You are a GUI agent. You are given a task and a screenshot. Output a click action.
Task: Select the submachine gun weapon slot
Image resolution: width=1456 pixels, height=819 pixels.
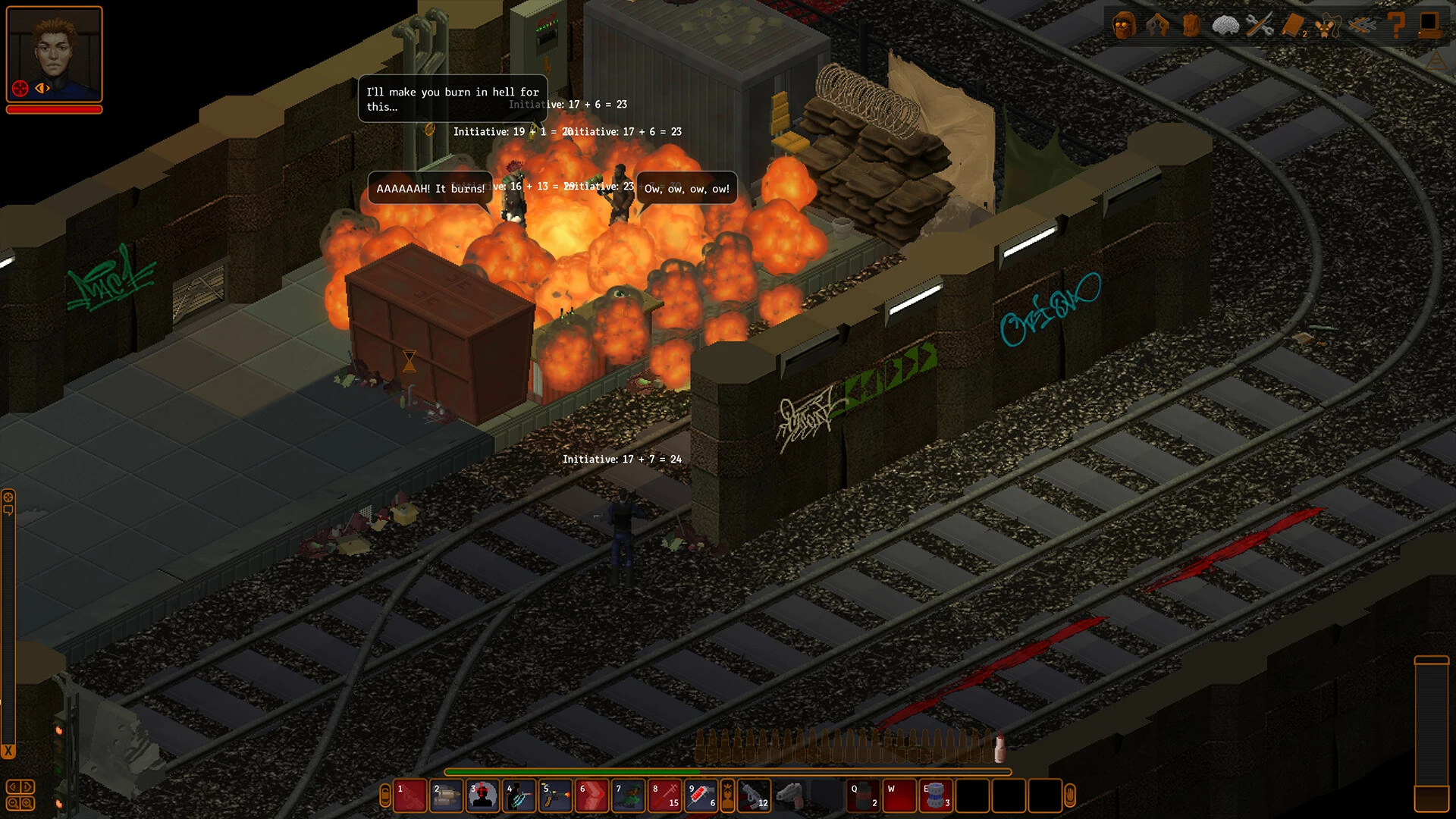754,797
